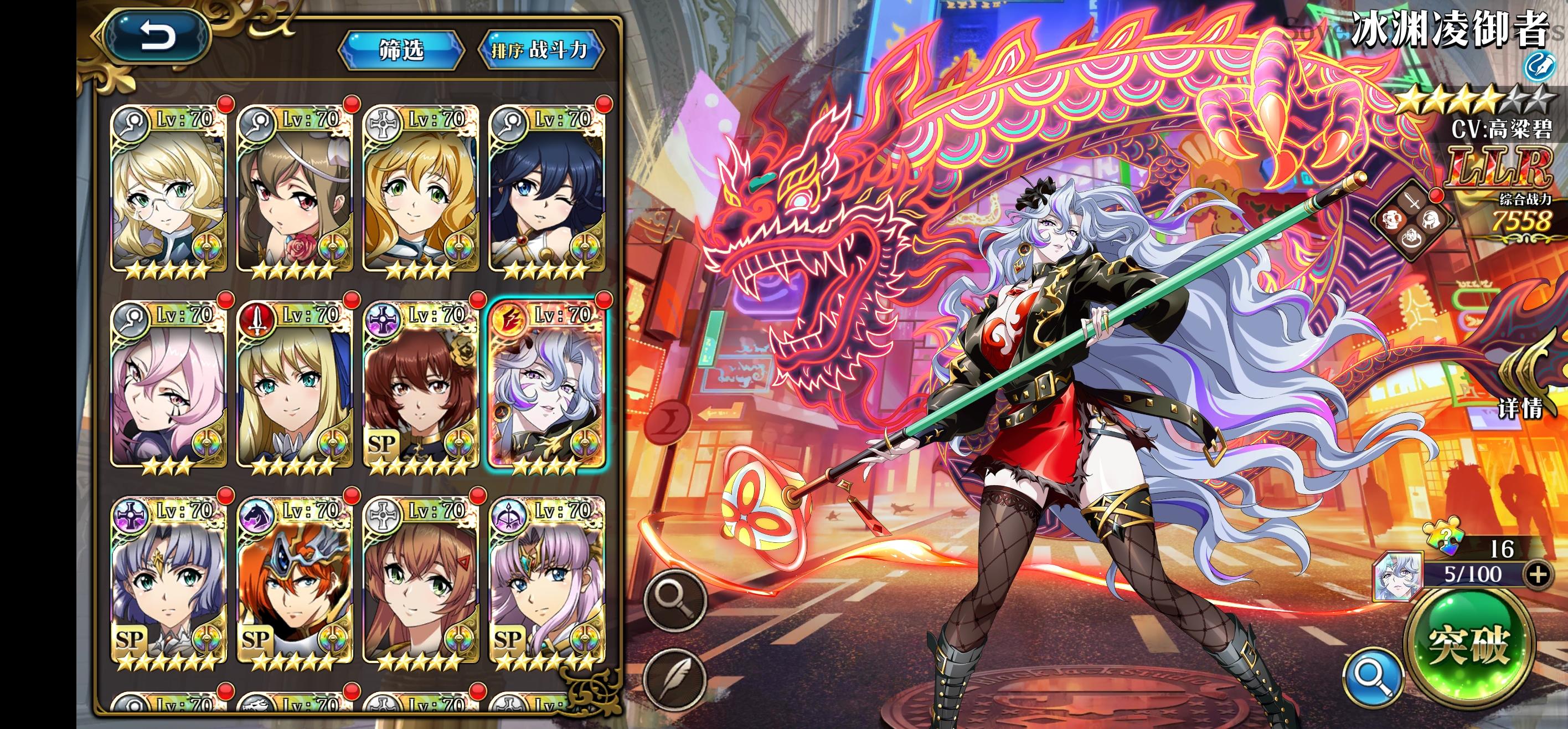This screenshot has height=729, width=1568.
Task: Tap the red notification dot on the sword panel
Action: pos(1437,197)
